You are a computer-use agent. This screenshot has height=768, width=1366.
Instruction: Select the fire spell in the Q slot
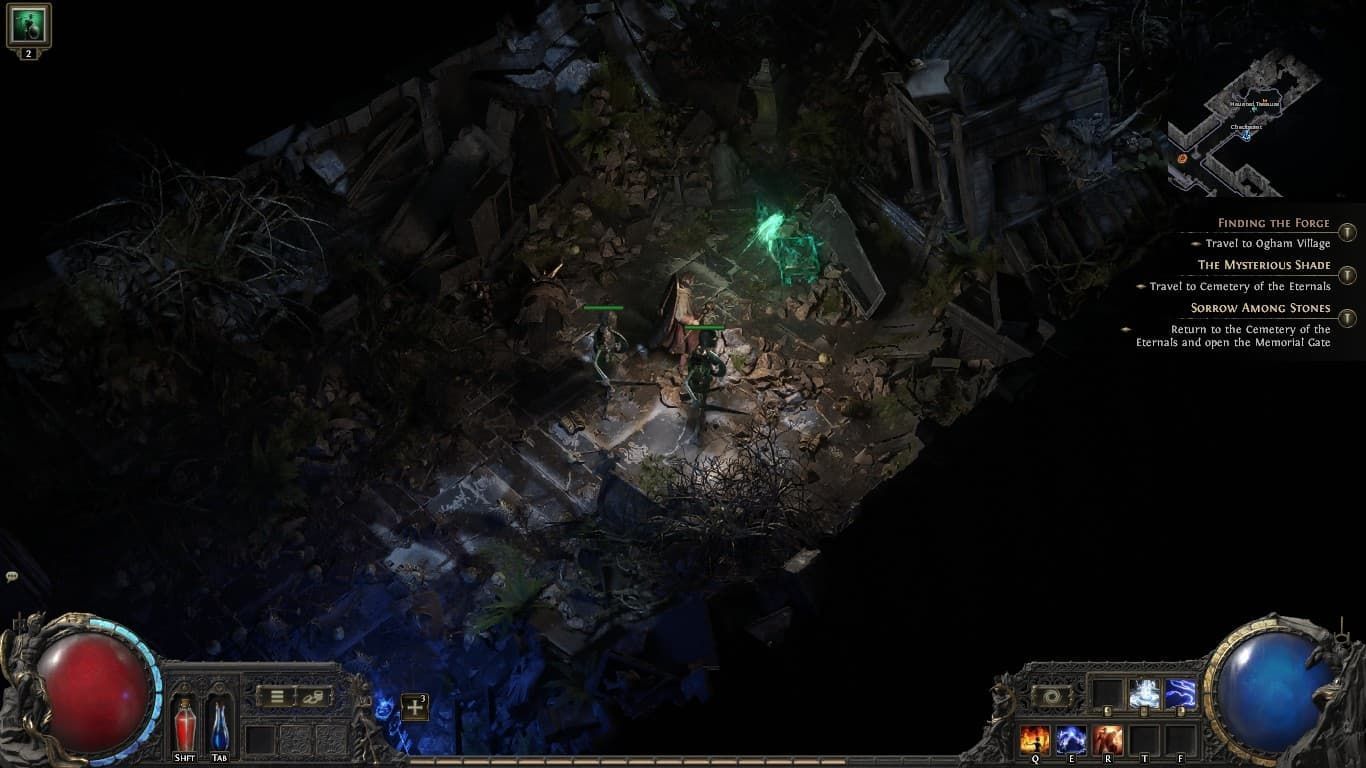tap(1034, 738)
